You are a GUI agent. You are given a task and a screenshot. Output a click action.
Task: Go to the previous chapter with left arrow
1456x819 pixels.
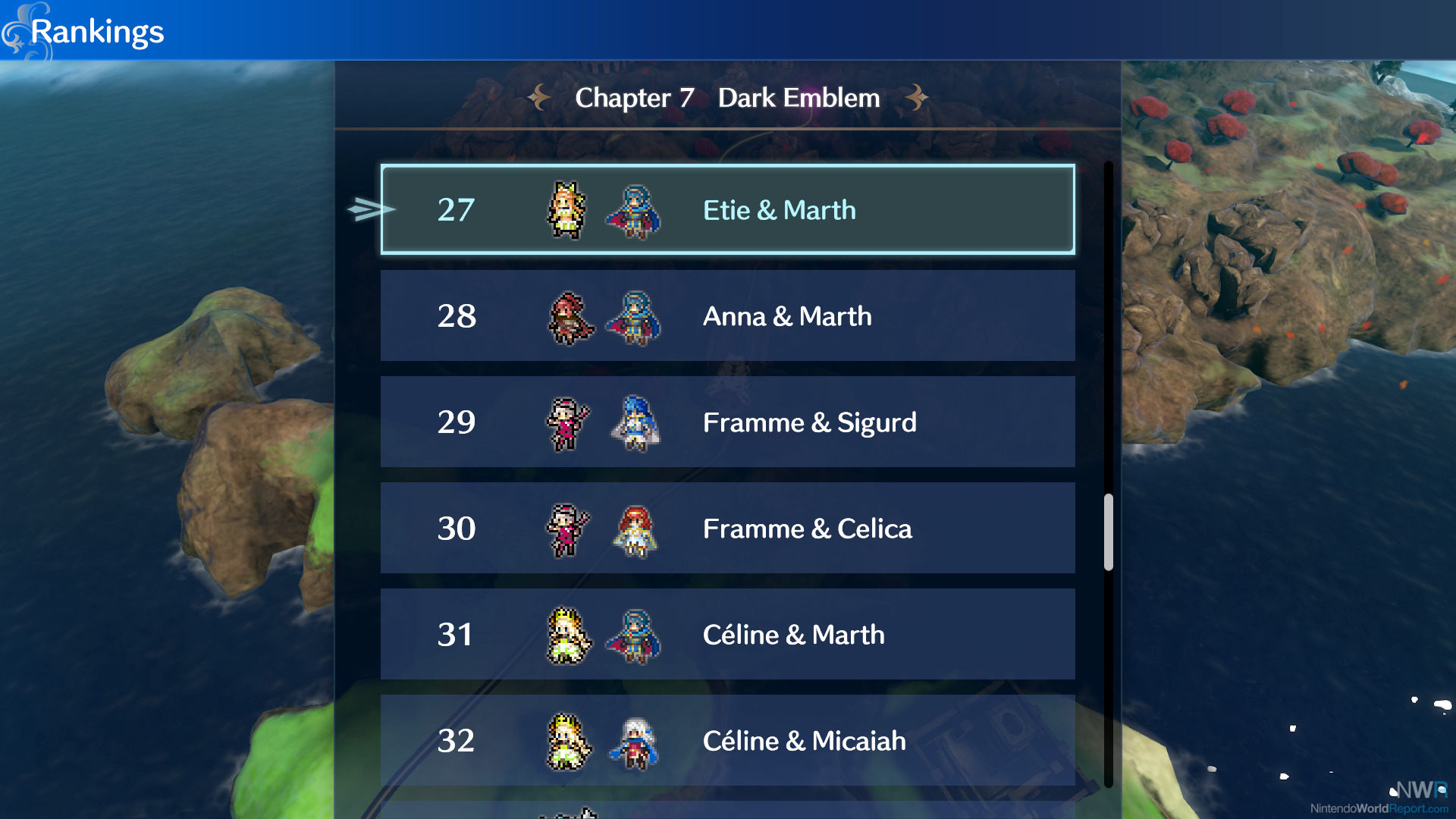(x=539, y=97)
